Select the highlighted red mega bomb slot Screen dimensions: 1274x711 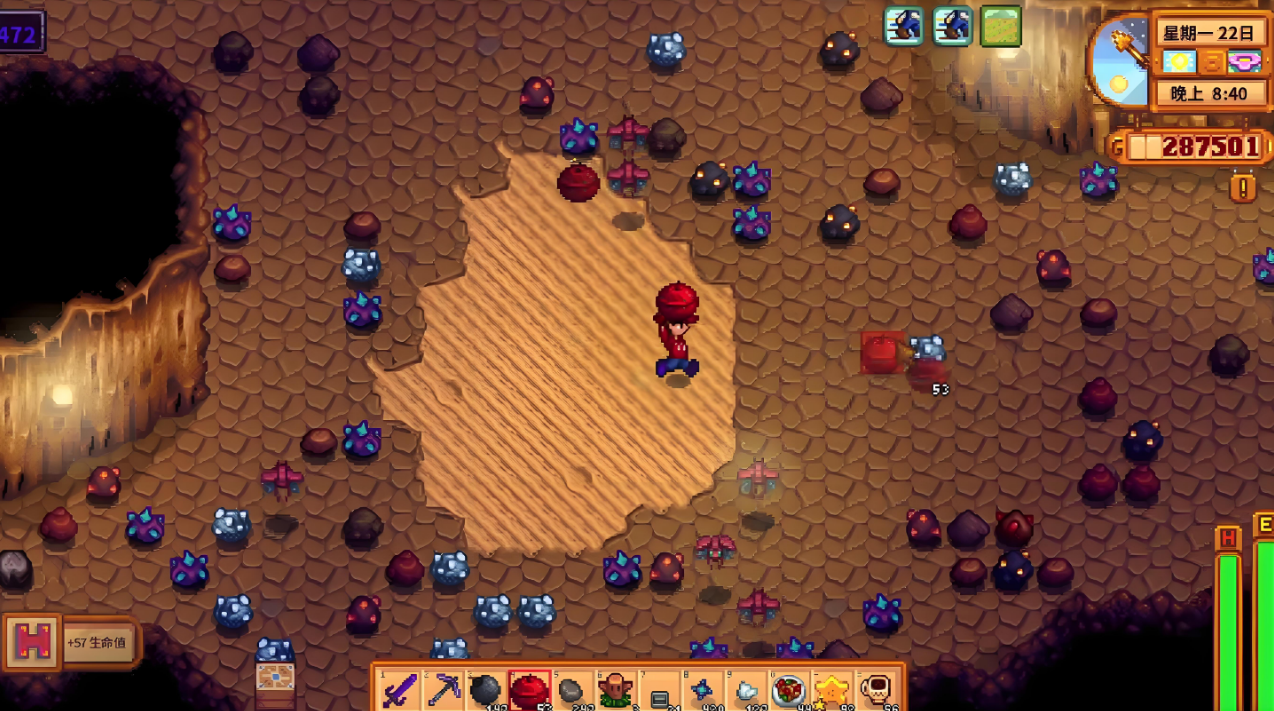pyautogui.click(x=529, y=689)
